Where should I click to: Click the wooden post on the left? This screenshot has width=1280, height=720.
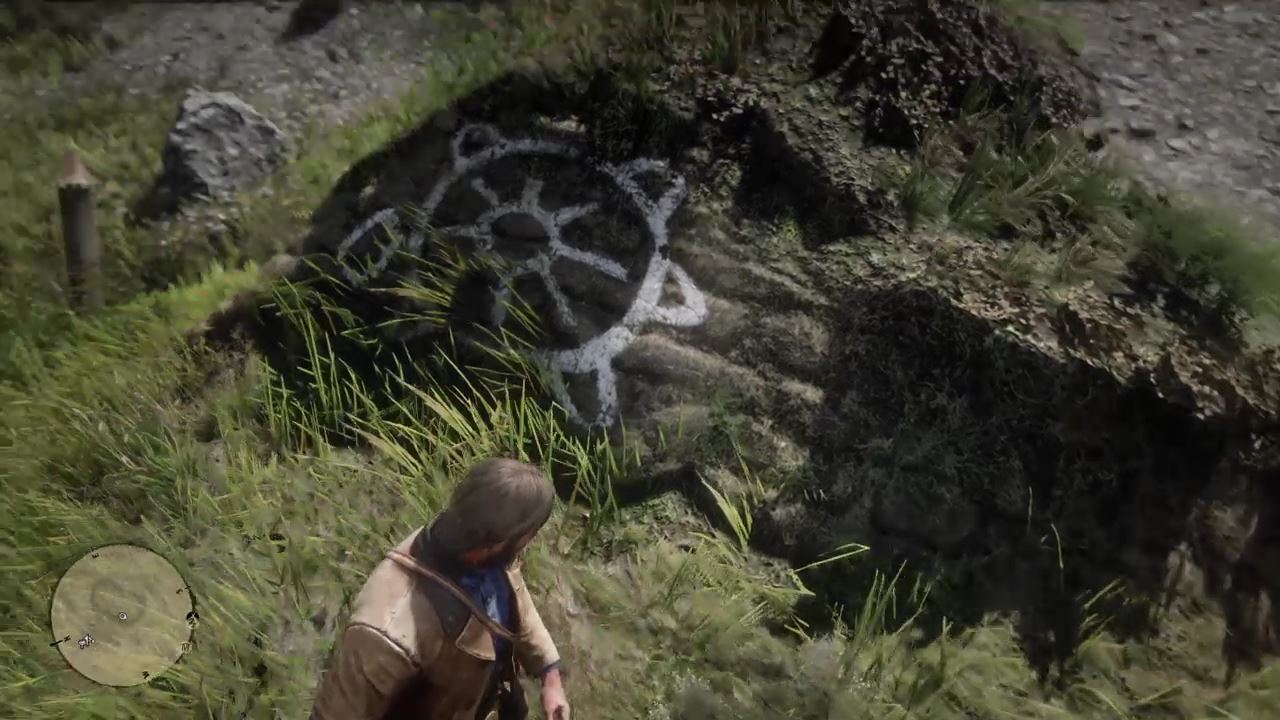[75, 230]
